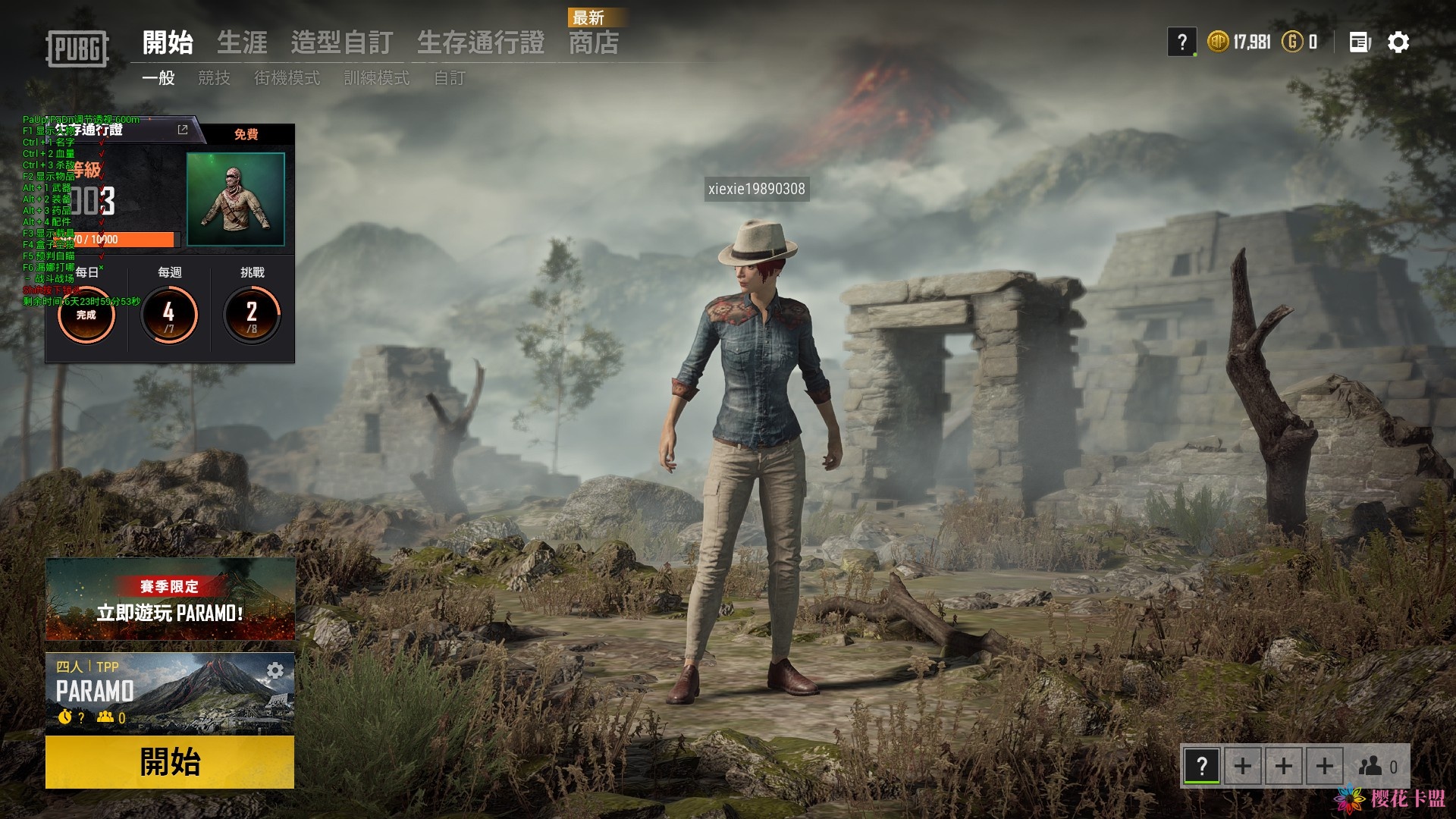
Task: Switch to the 造型自訂 customization tab
Action: coord(341,42)
